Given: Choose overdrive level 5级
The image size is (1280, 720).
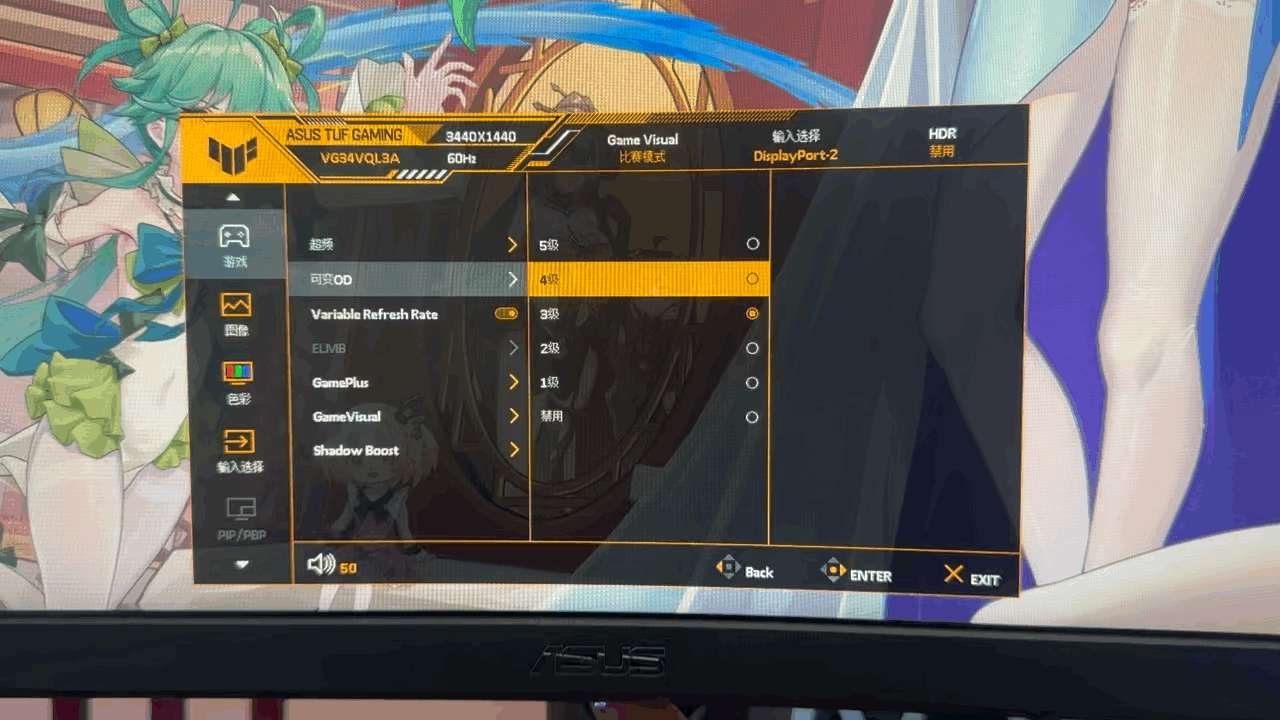Looking at the screenshot, I should (x=650, y=244).
